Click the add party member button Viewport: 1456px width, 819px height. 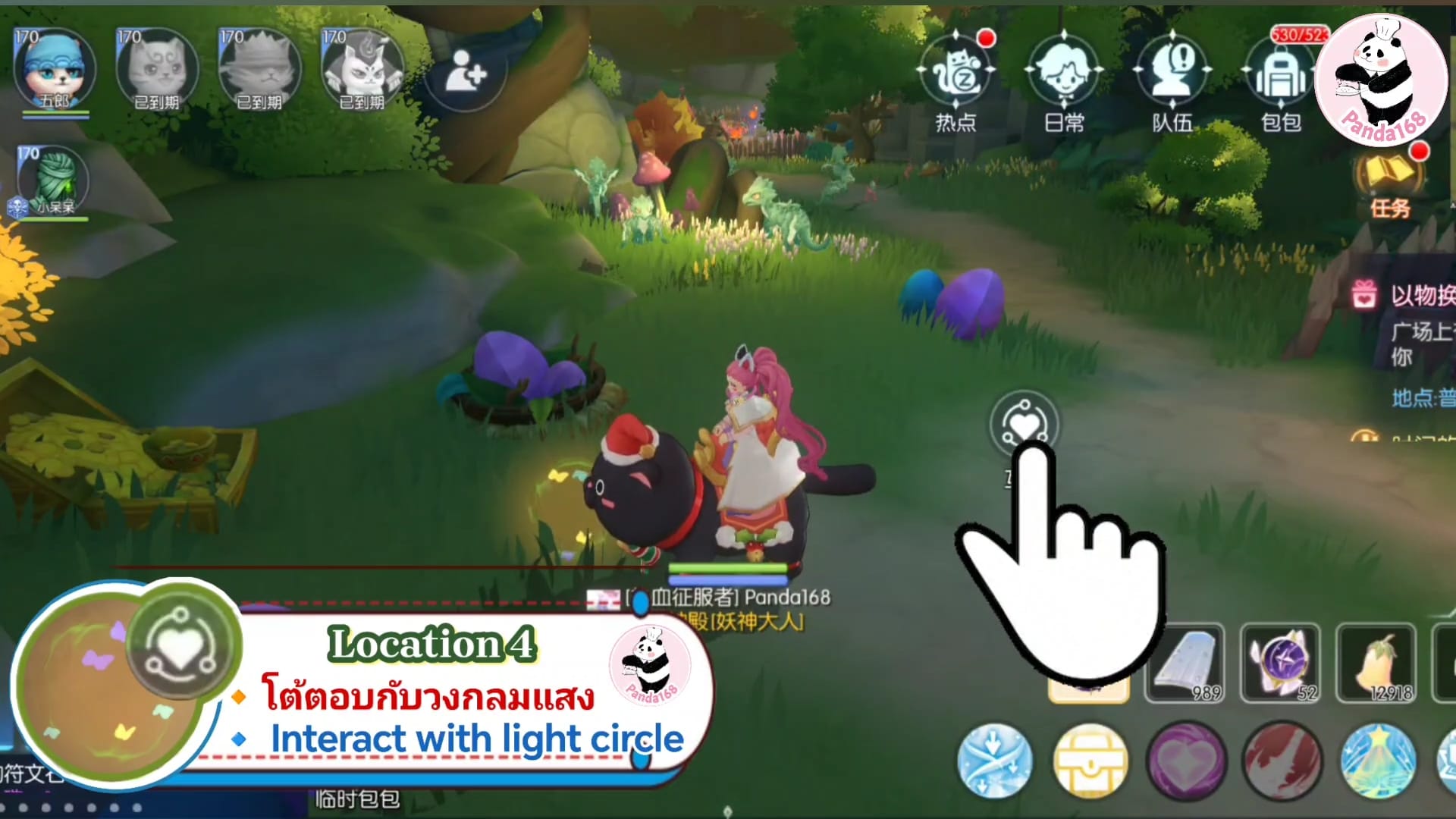[464, 73]
